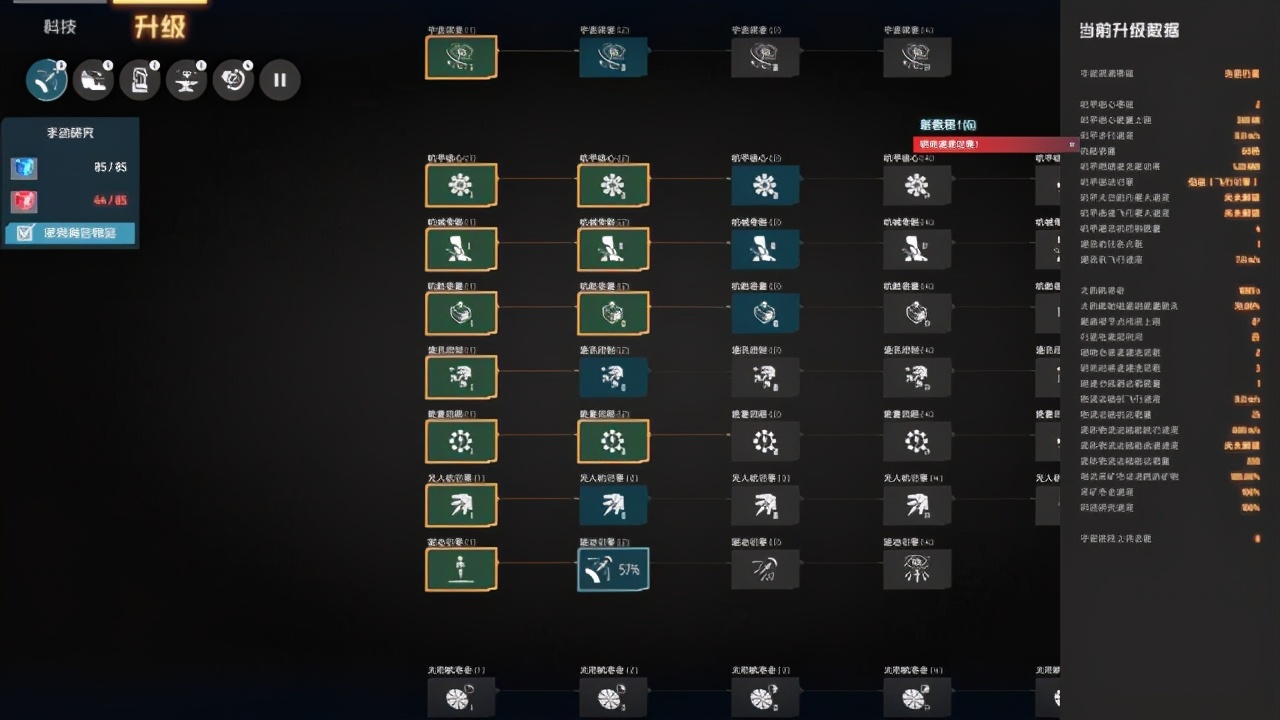Click the supply box upgrade node in row three

point(461,313)
